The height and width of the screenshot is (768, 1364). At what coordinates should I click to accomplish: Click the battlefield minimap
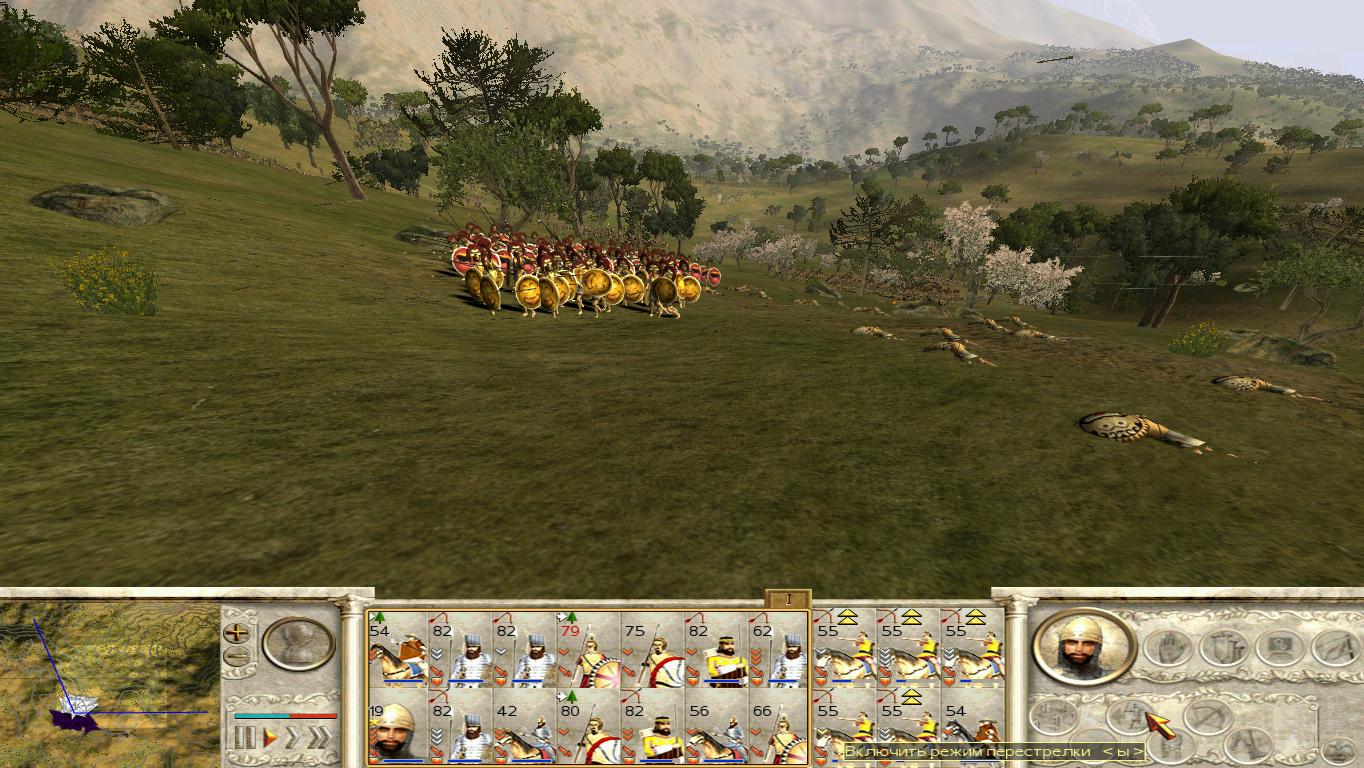tap(108, 680)
